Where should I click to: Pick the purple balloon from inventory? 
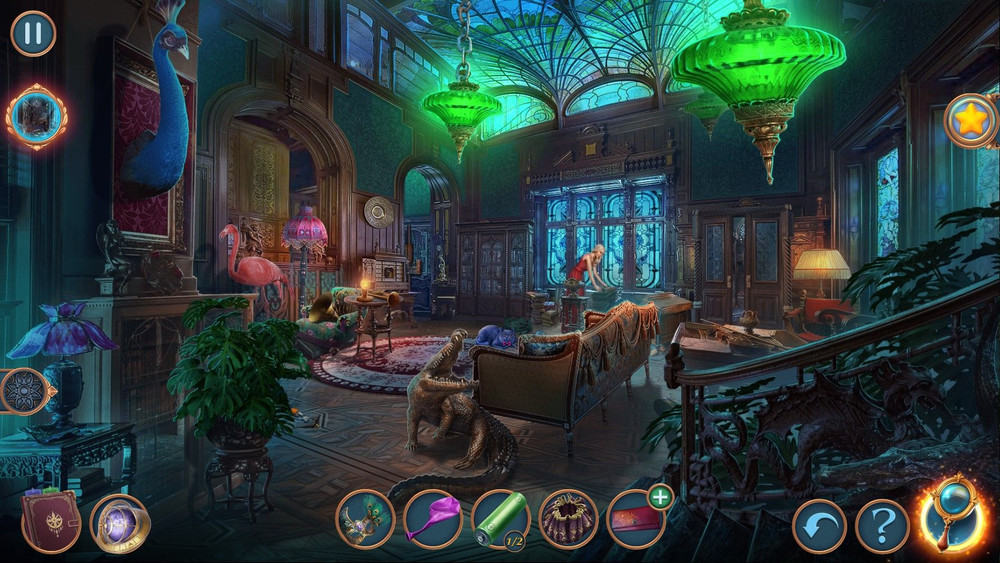tap(433, 519)
